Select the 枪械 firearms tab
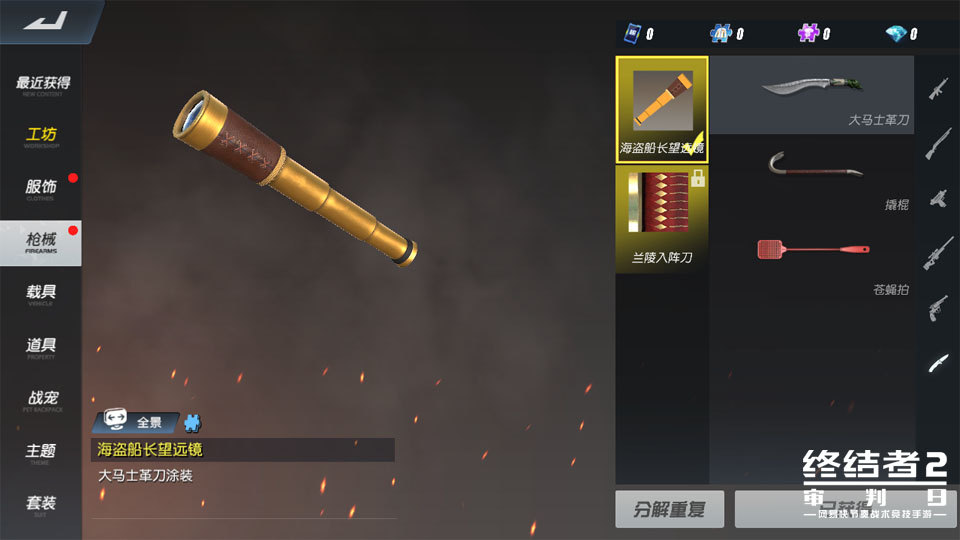960x540 pixels. (x=41, y=242)
